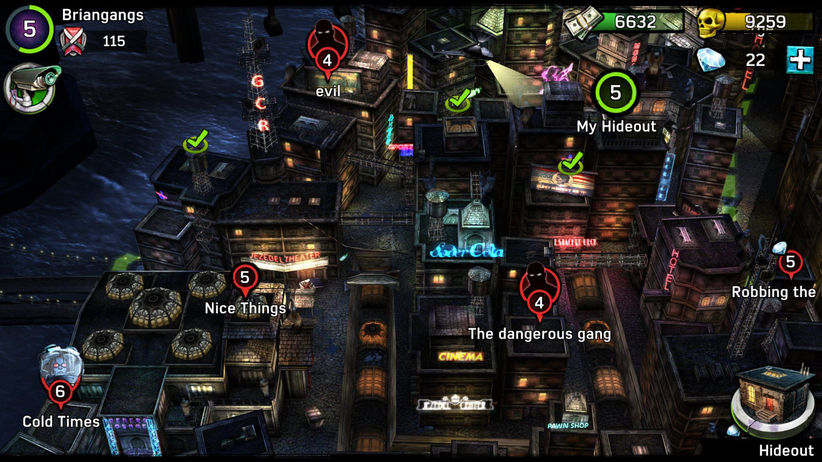Attack The dangerous gang marker

539,301
